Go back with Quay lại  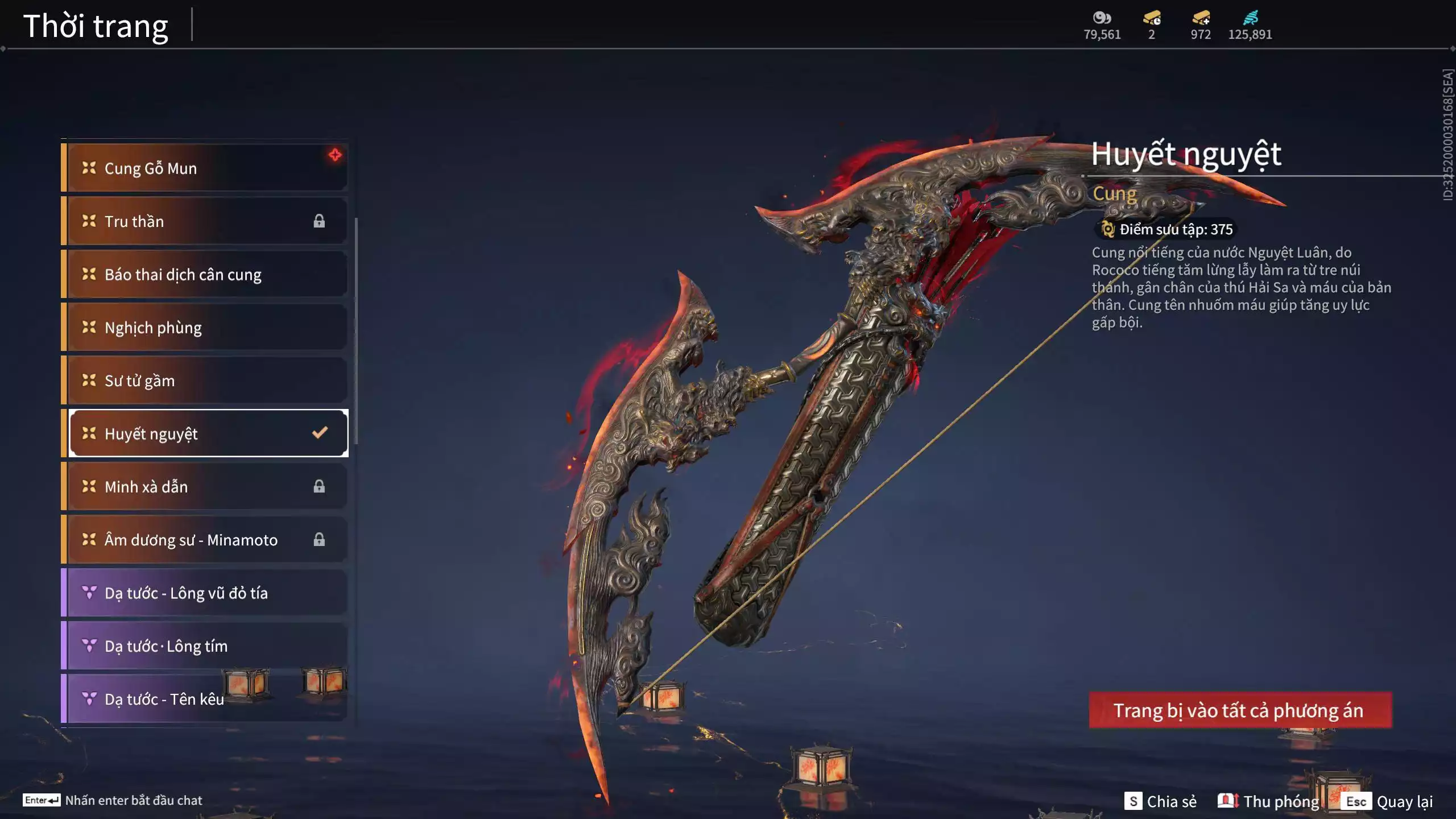click(x=1389, y=801)
